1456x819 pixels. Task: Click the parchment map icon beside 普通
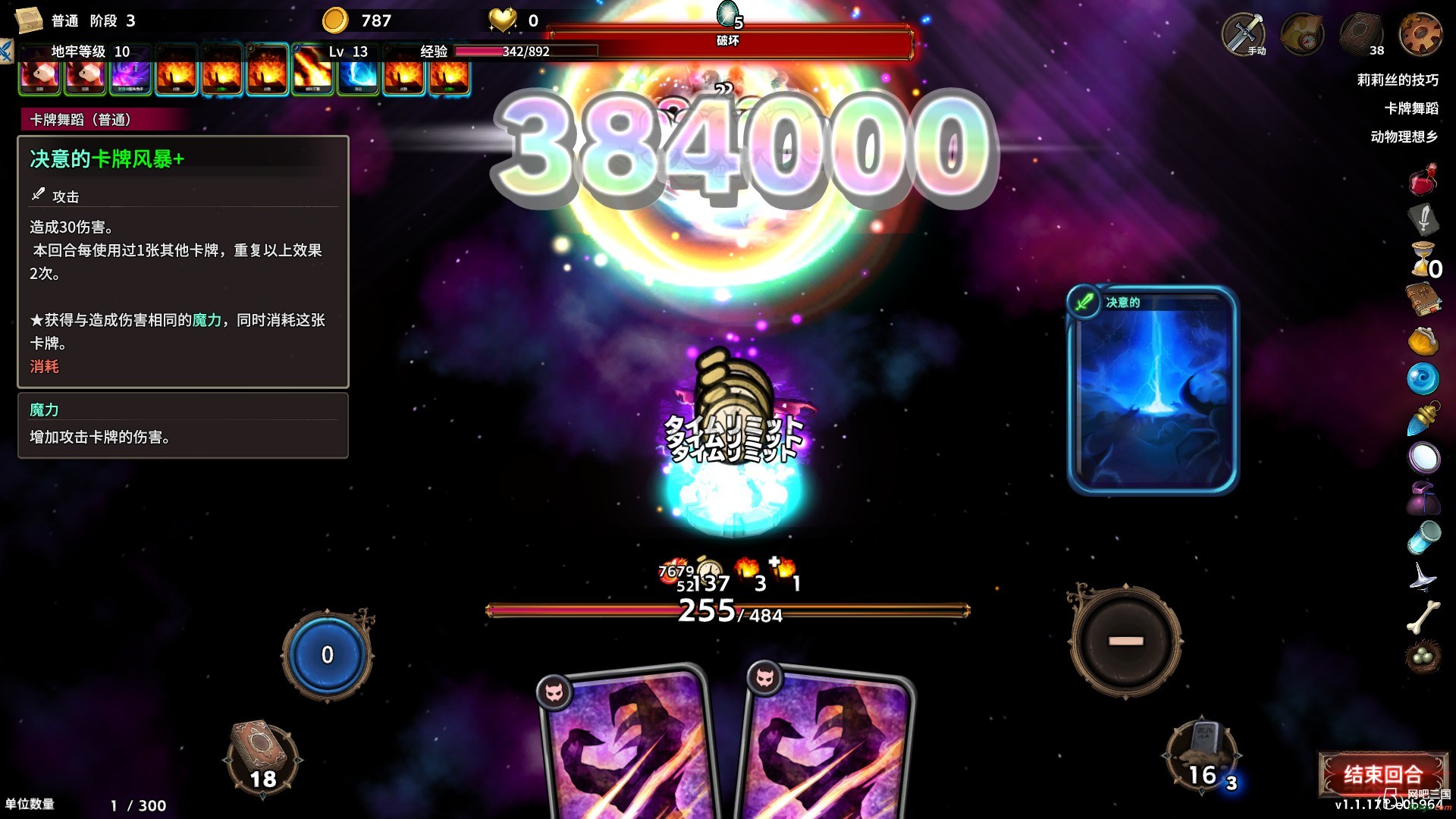29,20
